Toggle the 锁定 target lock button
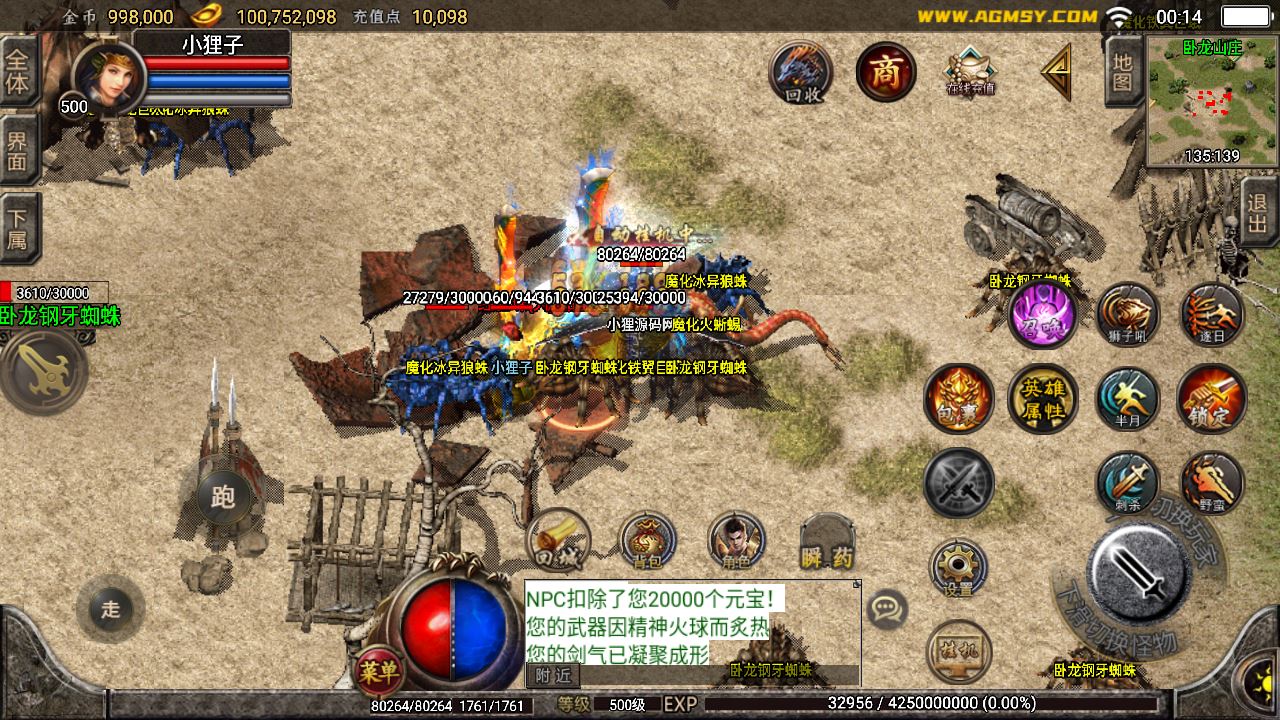The image size is (1280, 720). point(1211,399)
